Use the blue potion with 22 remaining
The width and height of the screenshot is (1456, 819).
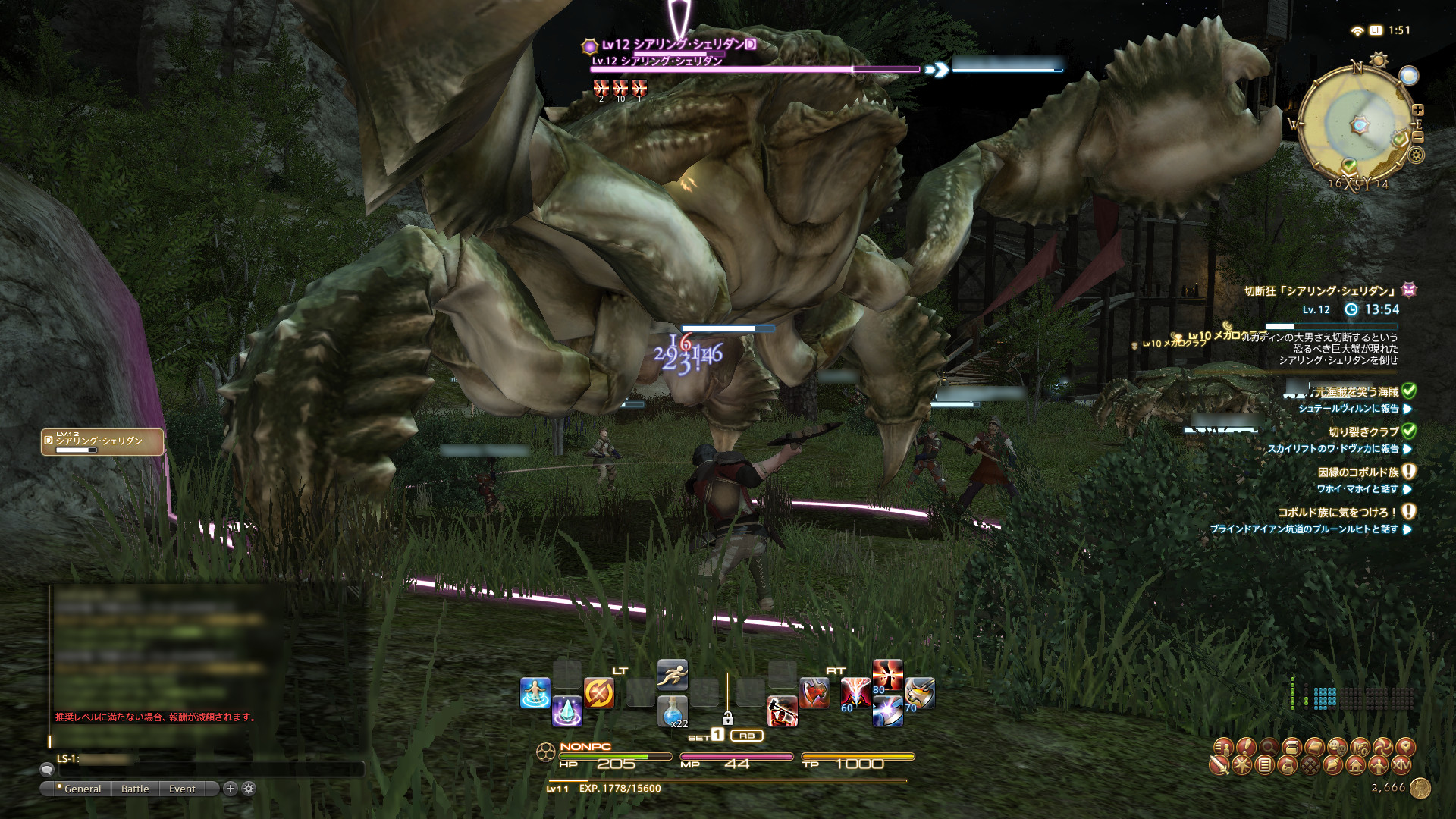(672, 711)
